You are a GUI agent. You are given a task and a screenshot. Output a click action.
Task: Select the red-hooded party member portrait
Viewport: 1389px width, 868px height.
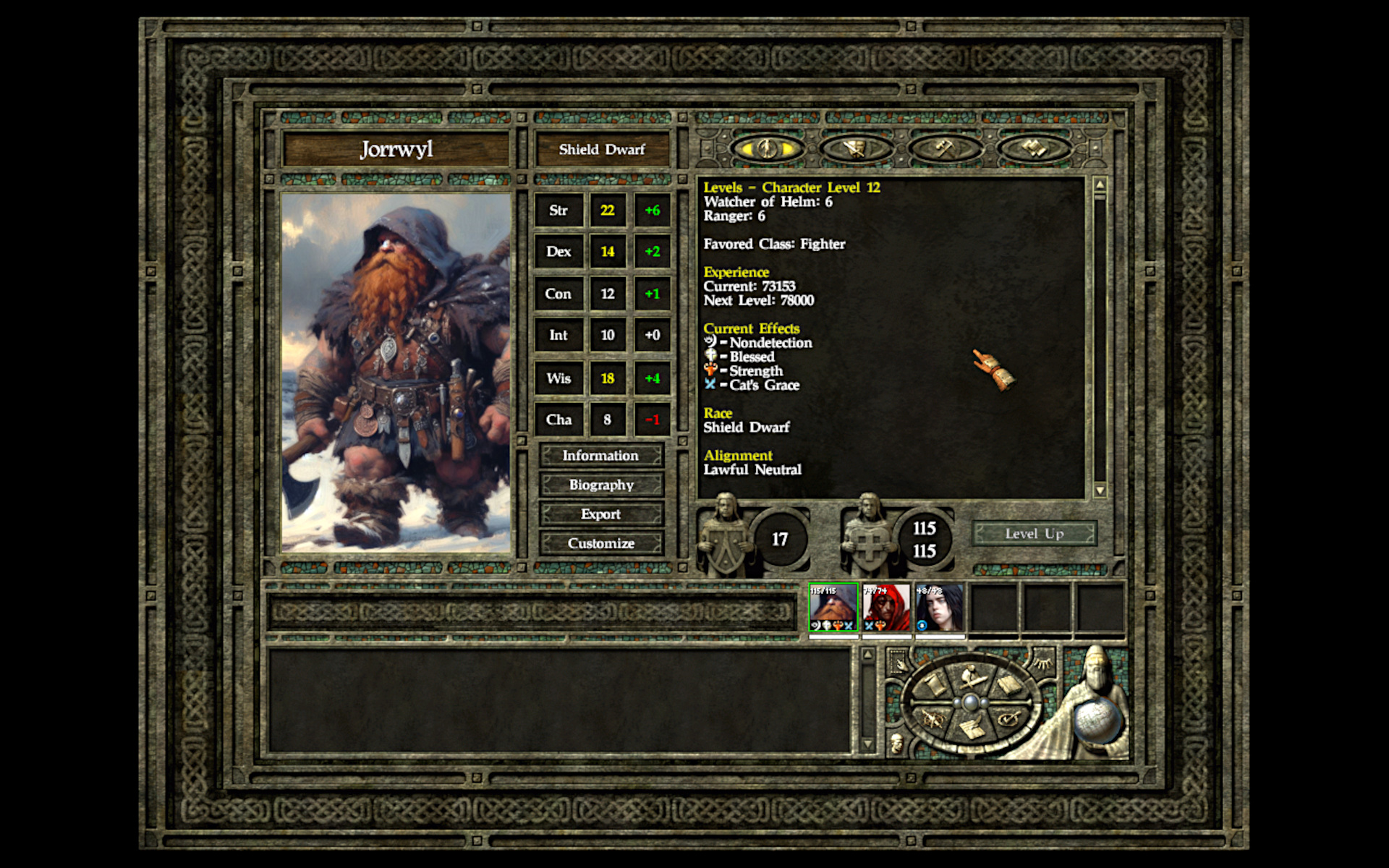(x=887, y=608)
